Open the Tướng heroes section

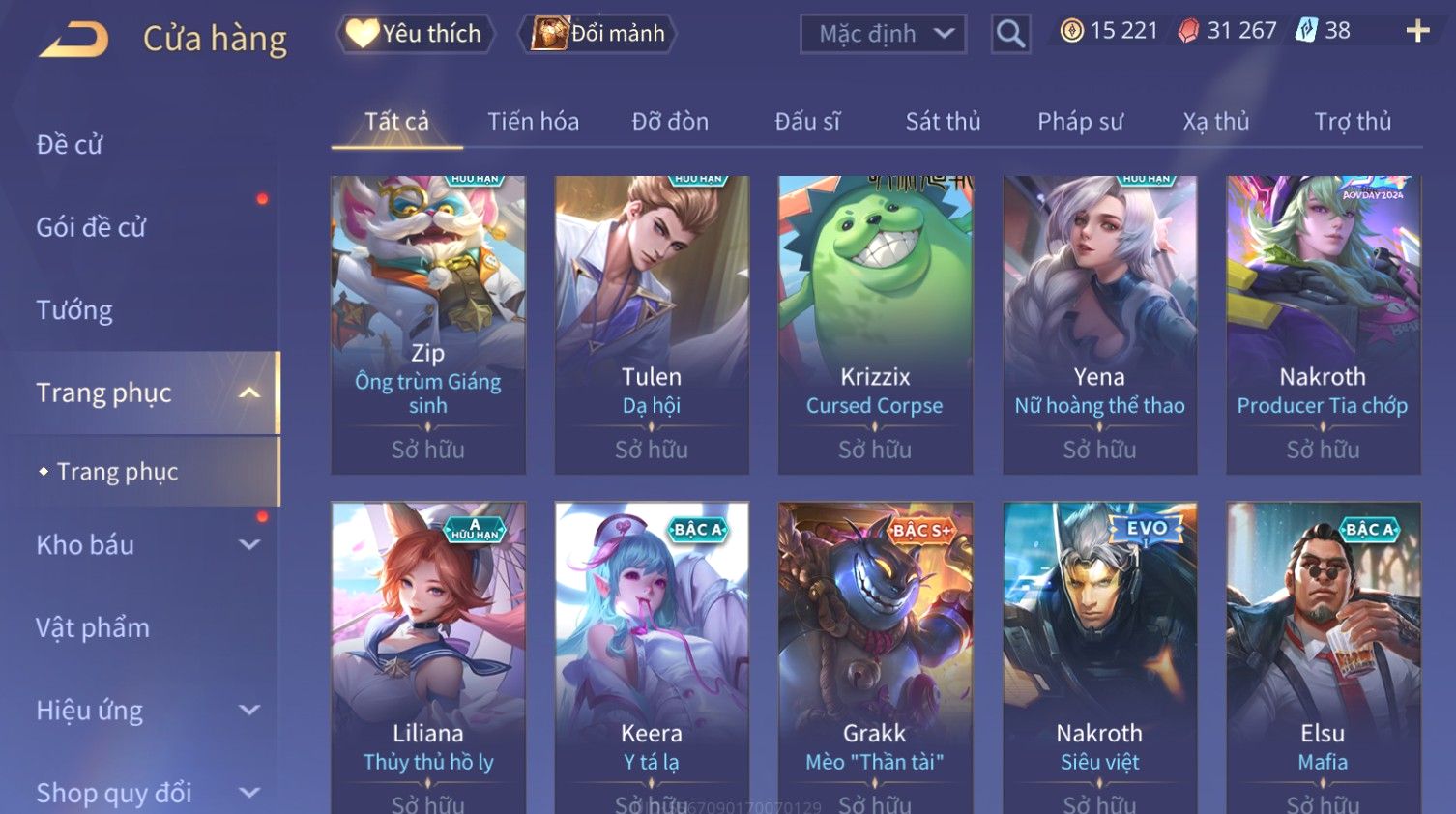coord(74,310)
